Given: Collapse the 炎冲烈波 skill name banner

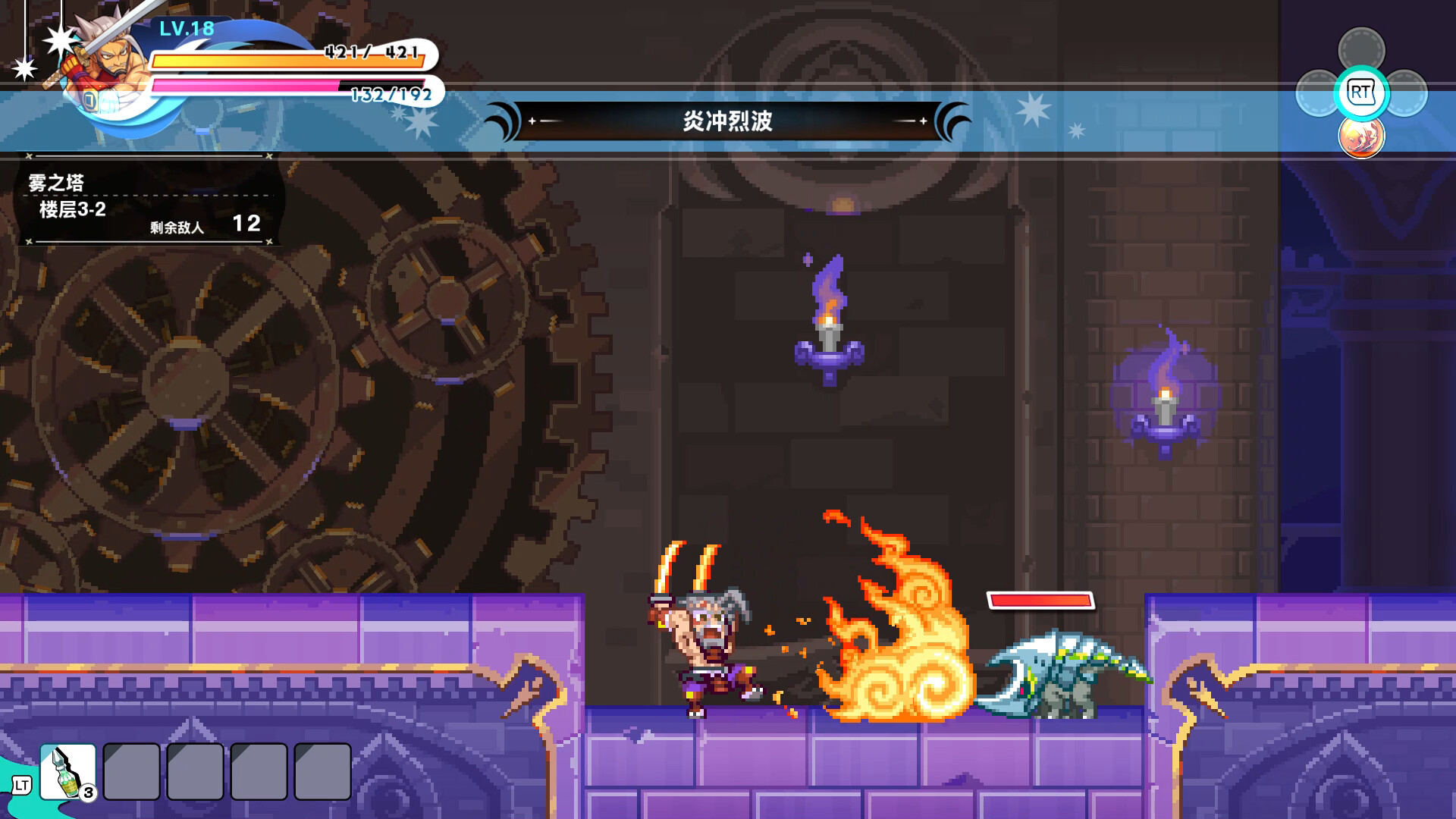Looking at the screenshot, I should tap(728, 119).
